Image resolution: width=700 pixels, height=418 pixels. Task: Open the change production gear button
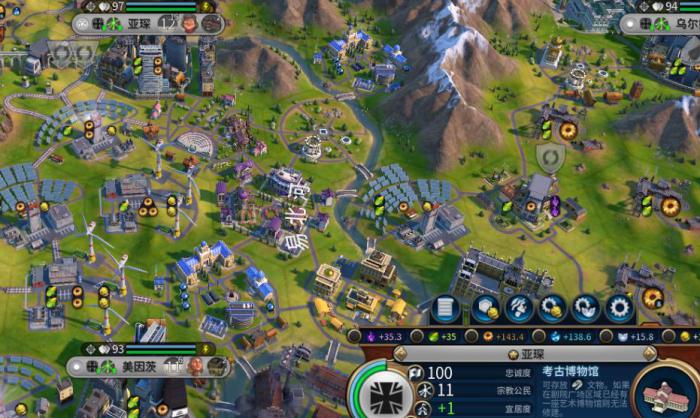[x=620, y=307]
